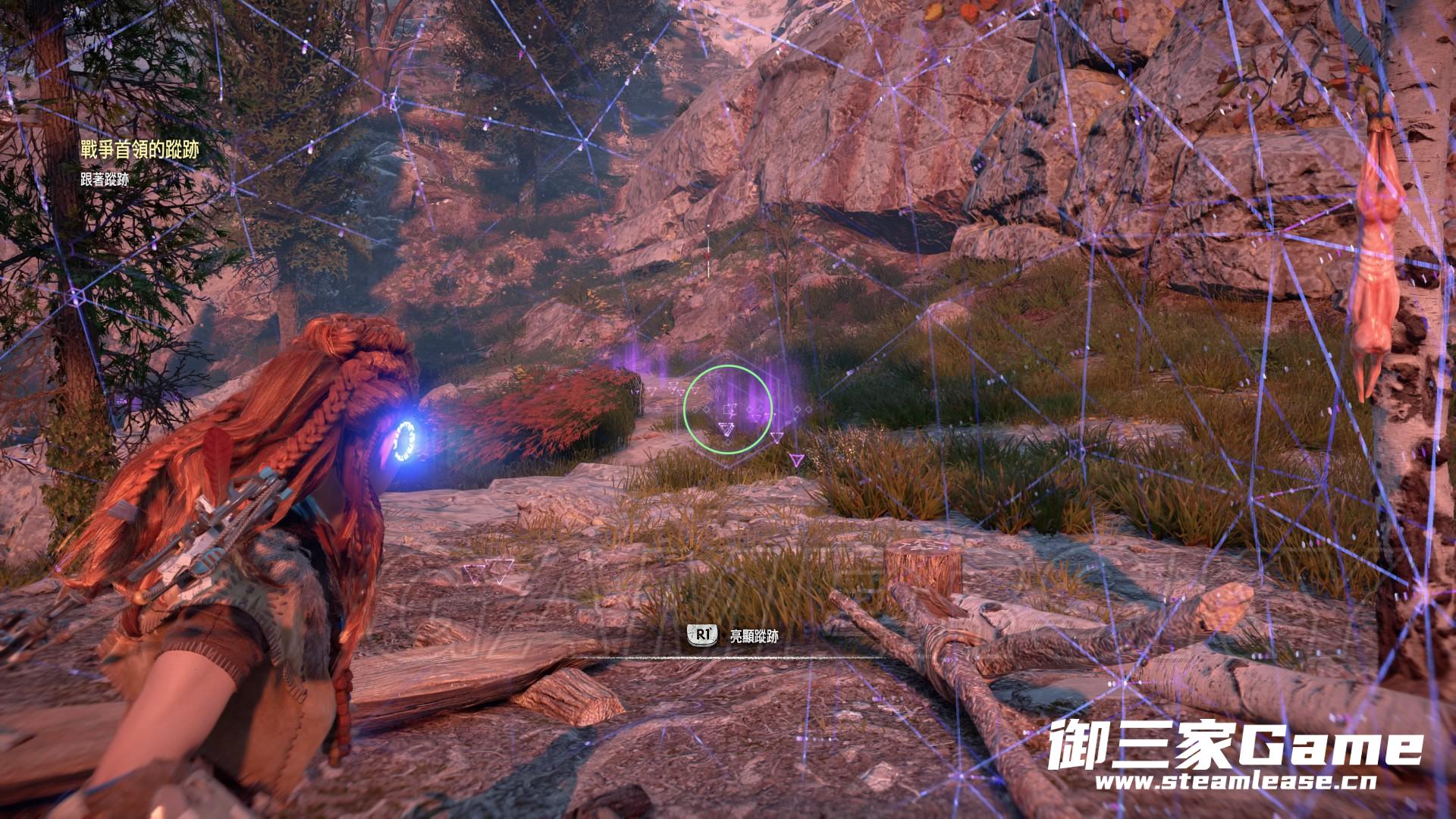
Task: Click the green Focus scan reticle
Action: point(727,409)
